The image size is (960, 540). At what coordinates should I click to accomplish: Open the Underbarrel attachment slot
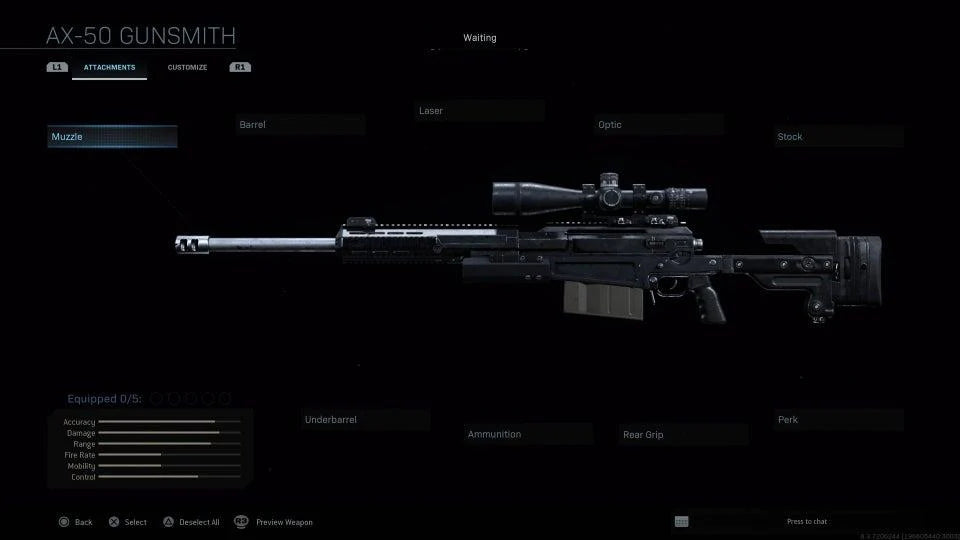[366, 420]
